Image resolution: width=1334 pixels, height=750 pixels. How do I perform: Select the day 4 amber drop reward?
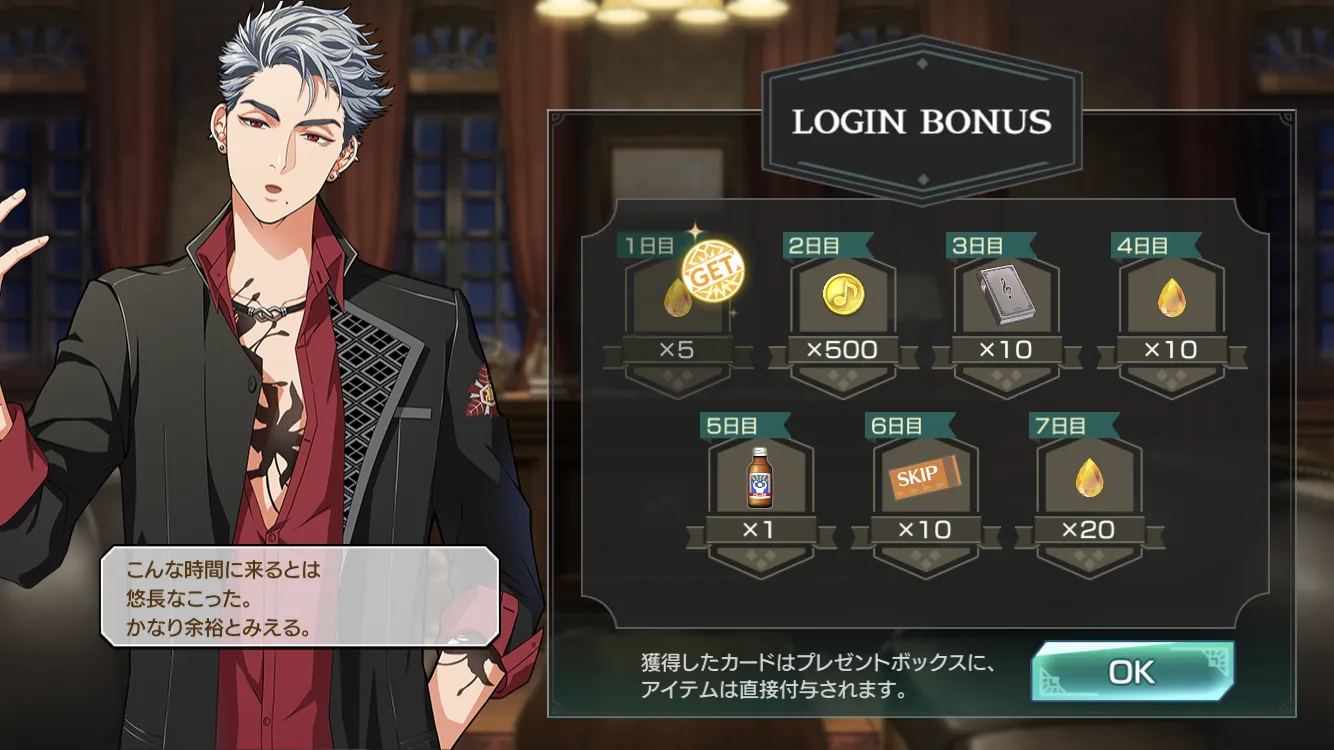pos(1171,296)
